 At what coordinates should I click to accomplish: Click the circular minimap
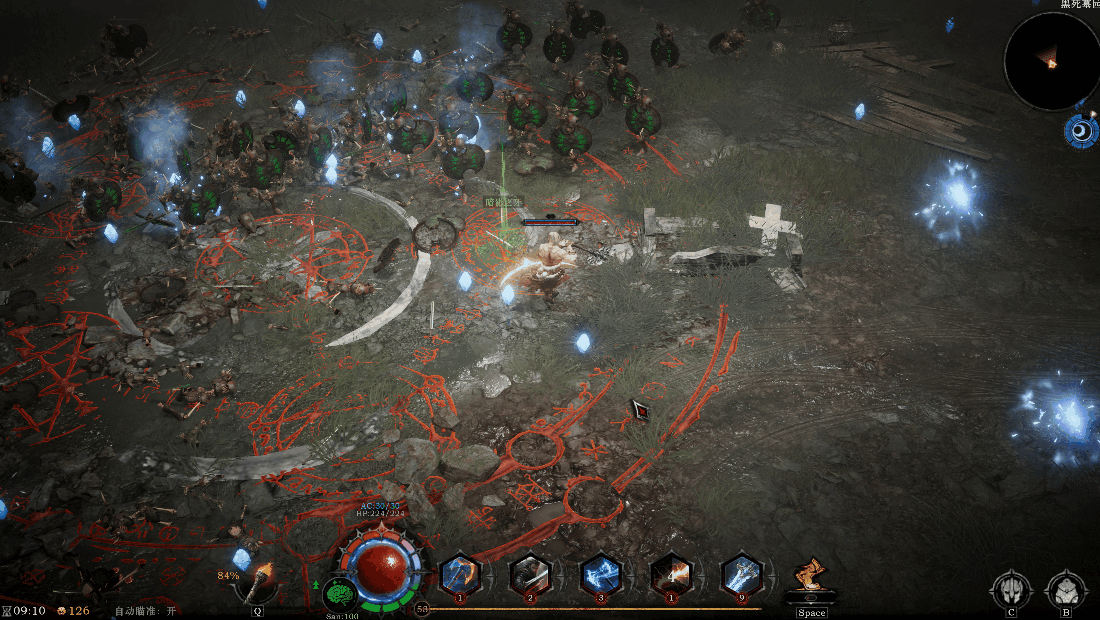tap(1051, 61)
